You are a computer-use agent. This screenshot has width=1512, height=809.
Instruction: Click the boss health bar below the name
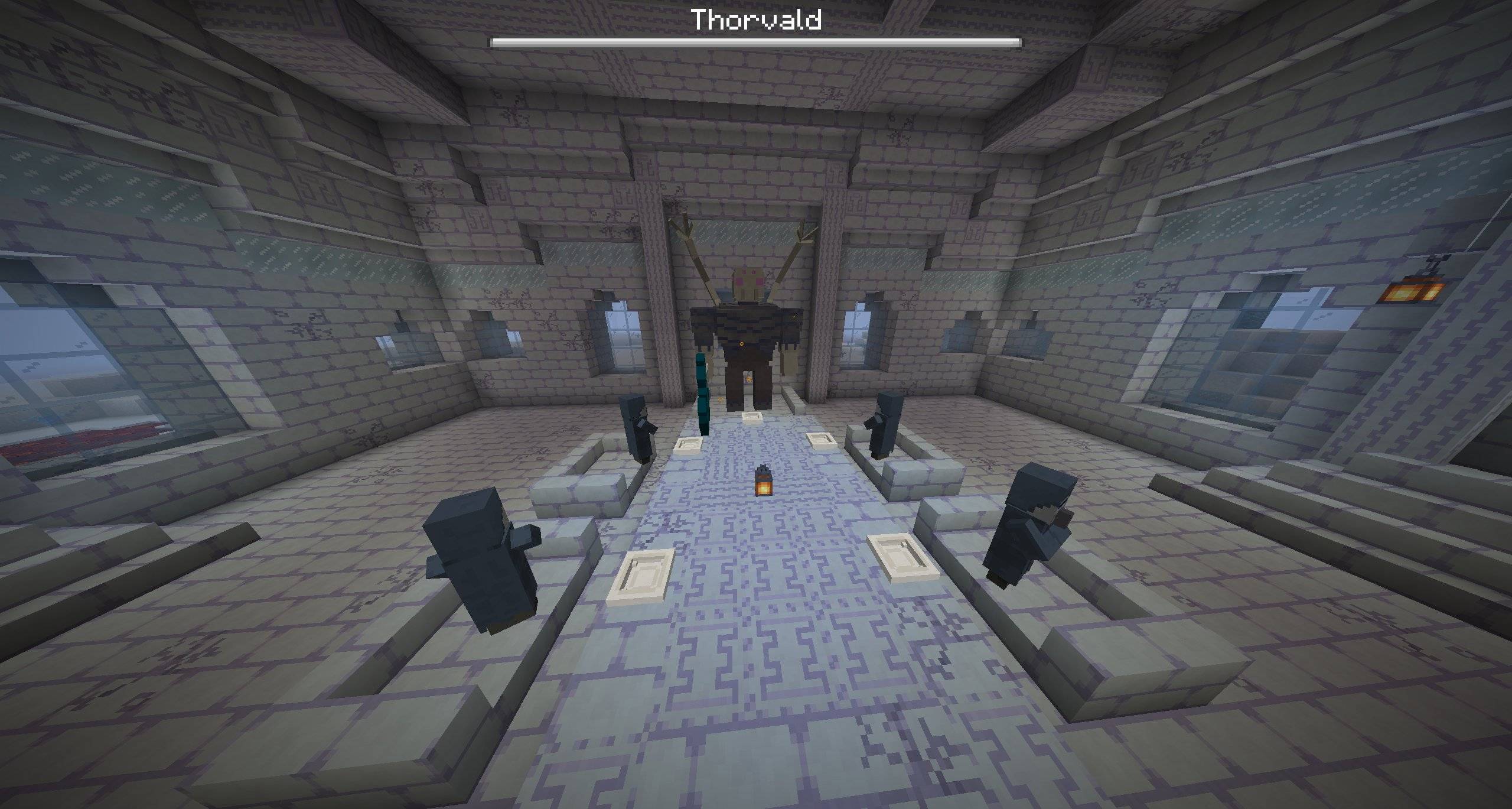pos(756,41)
